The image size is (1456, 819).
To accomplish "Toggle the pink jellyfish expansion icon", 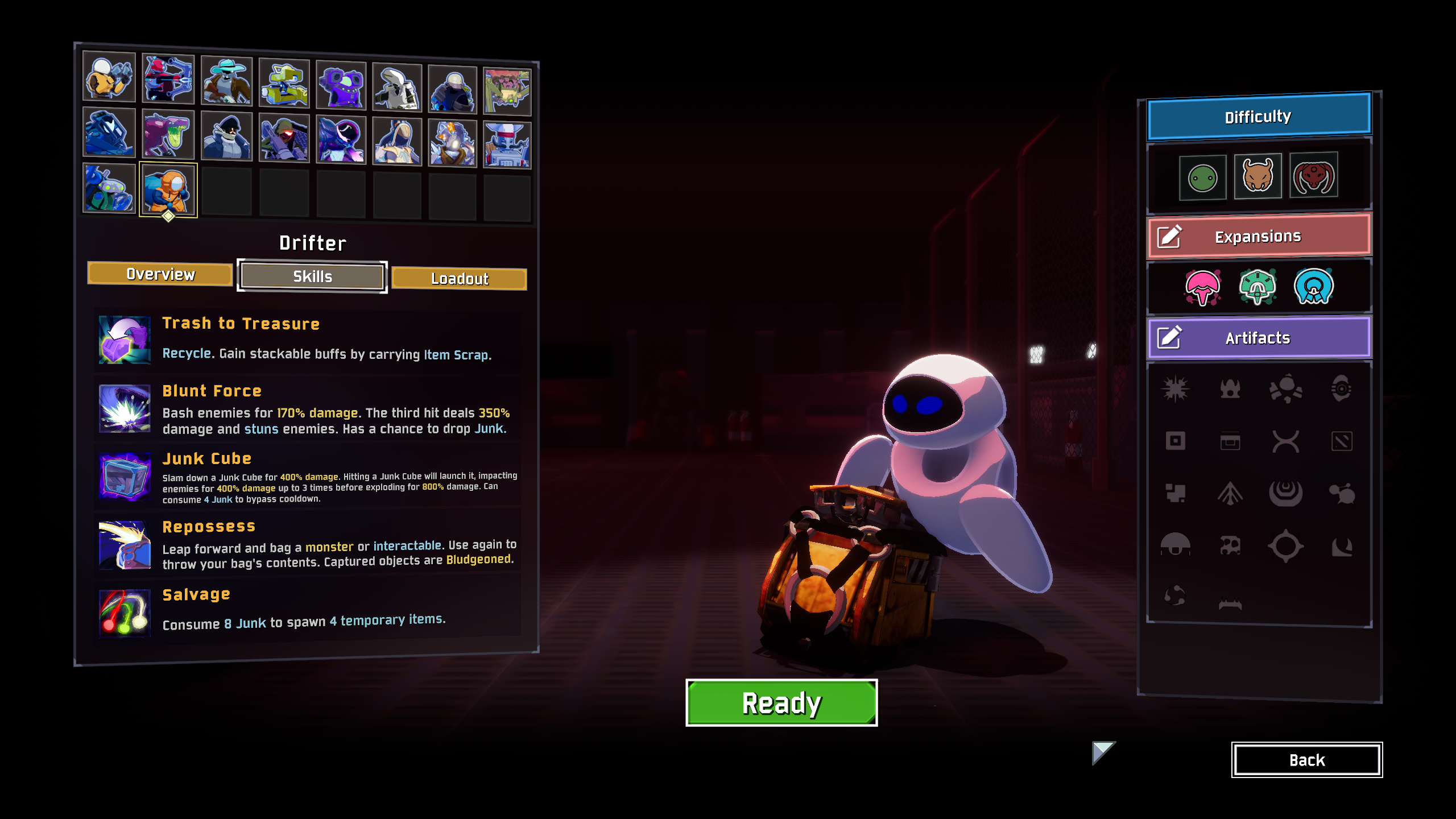I will 1202,287.
